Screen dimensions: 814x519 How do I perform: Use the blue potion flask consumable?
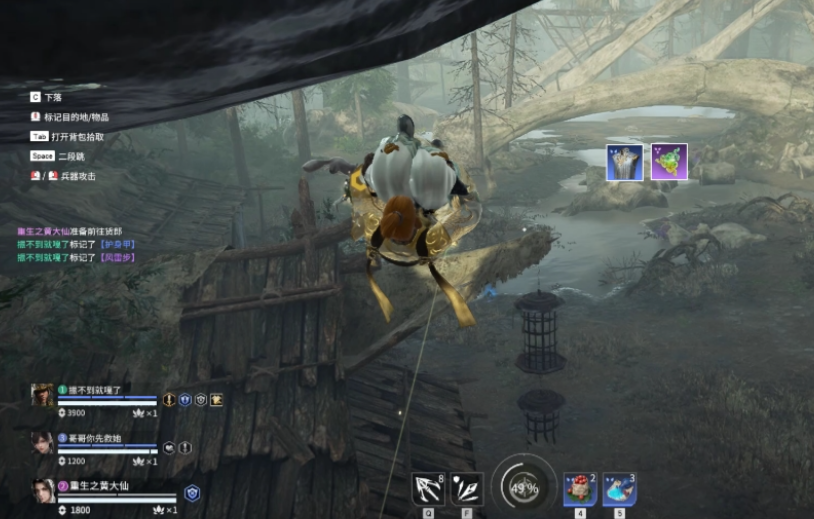[x=619, y=489]
